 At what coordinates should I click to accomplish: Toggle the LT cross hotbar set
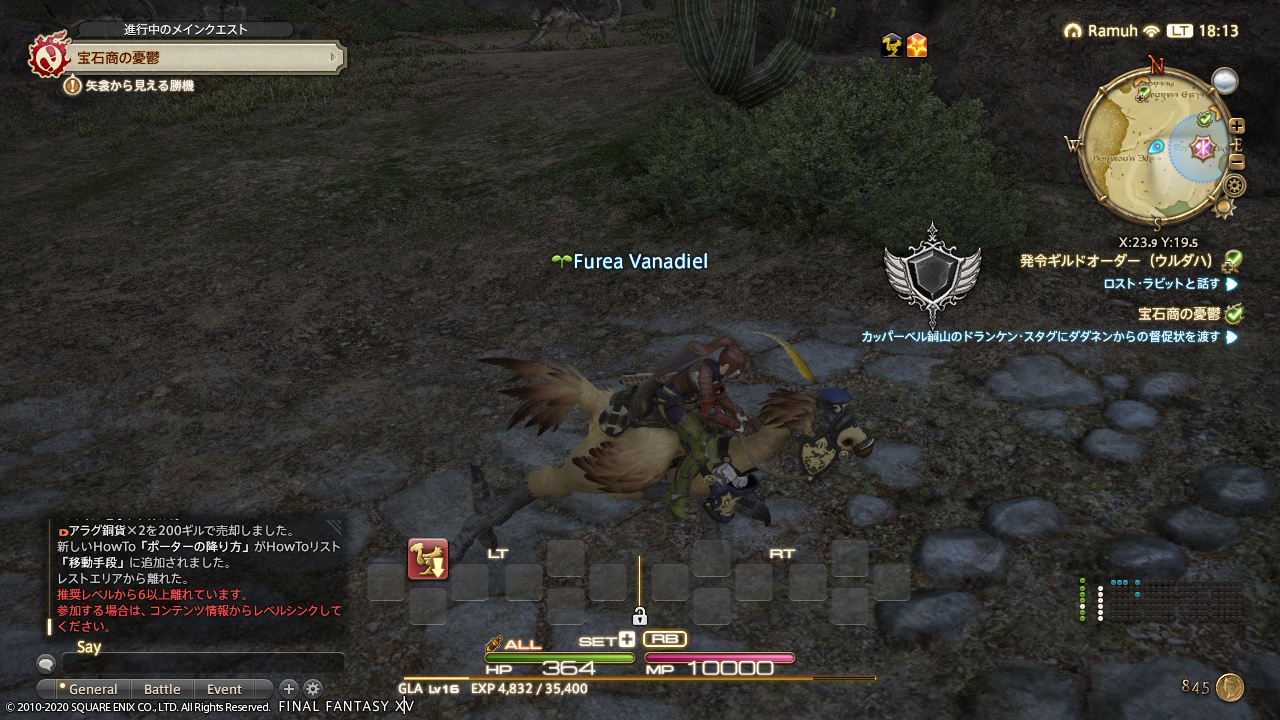498,552
